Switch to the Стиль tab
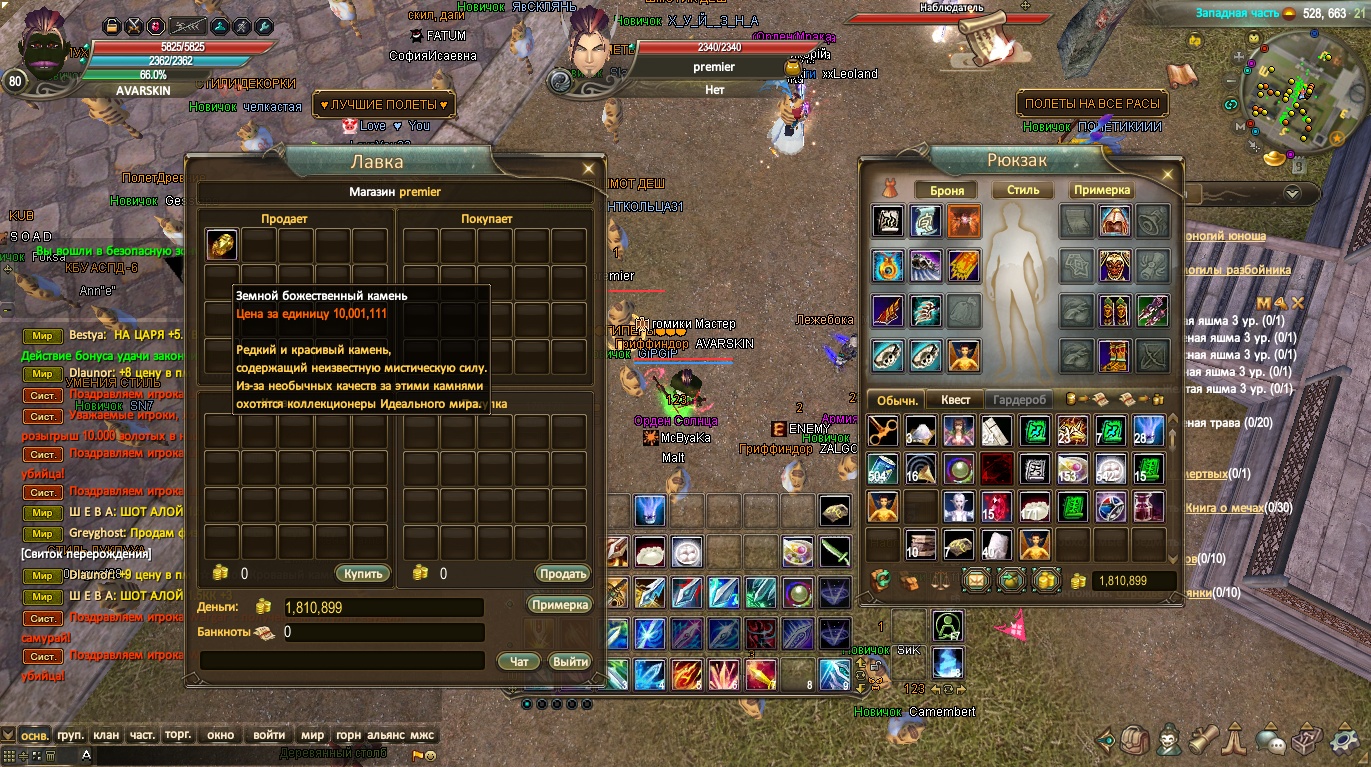This screenshot has height=767, width=1371. click(1023, 190)
